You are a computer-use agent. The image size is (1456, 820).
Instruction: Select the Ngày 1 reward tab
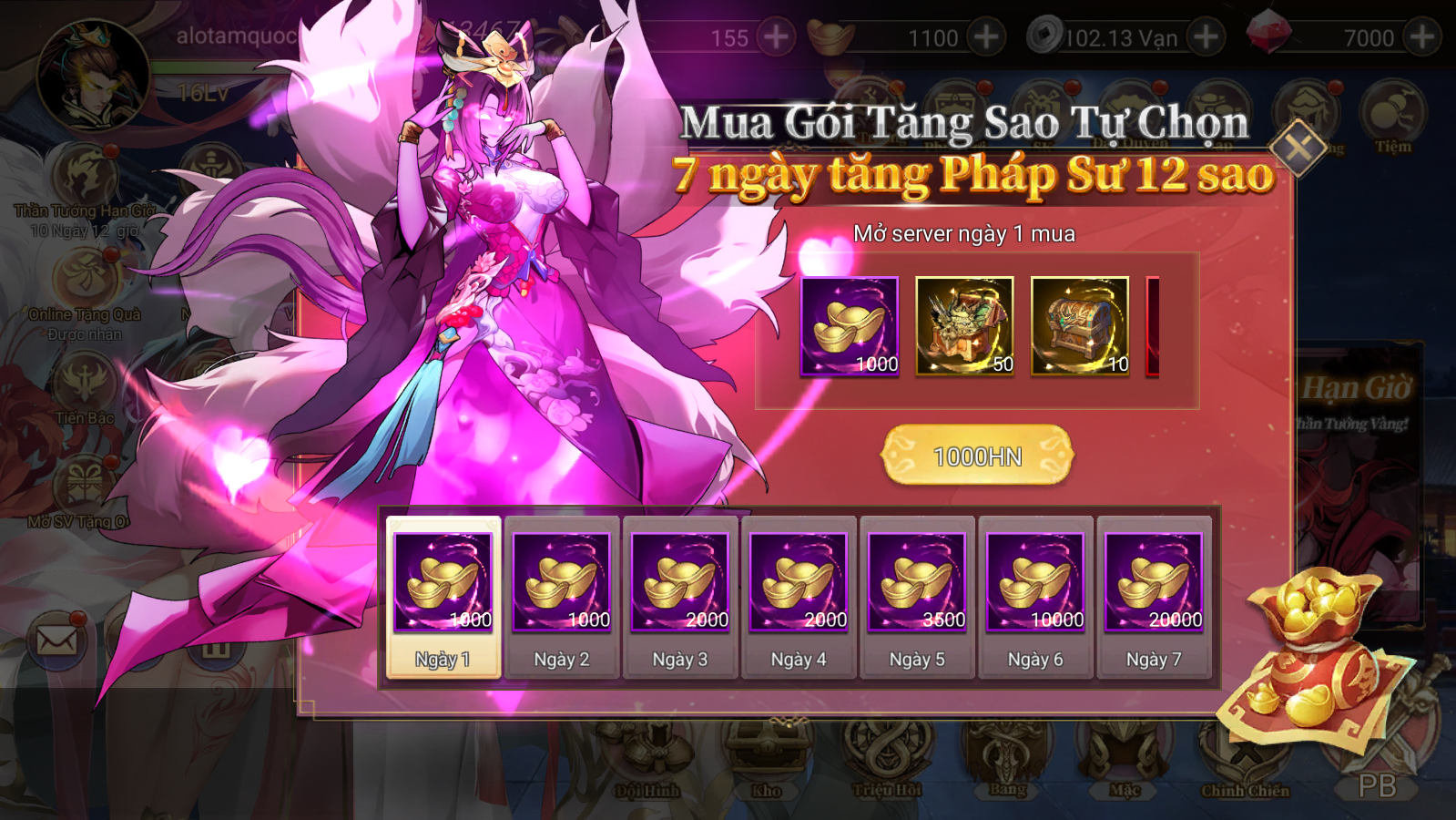[443, 598]
